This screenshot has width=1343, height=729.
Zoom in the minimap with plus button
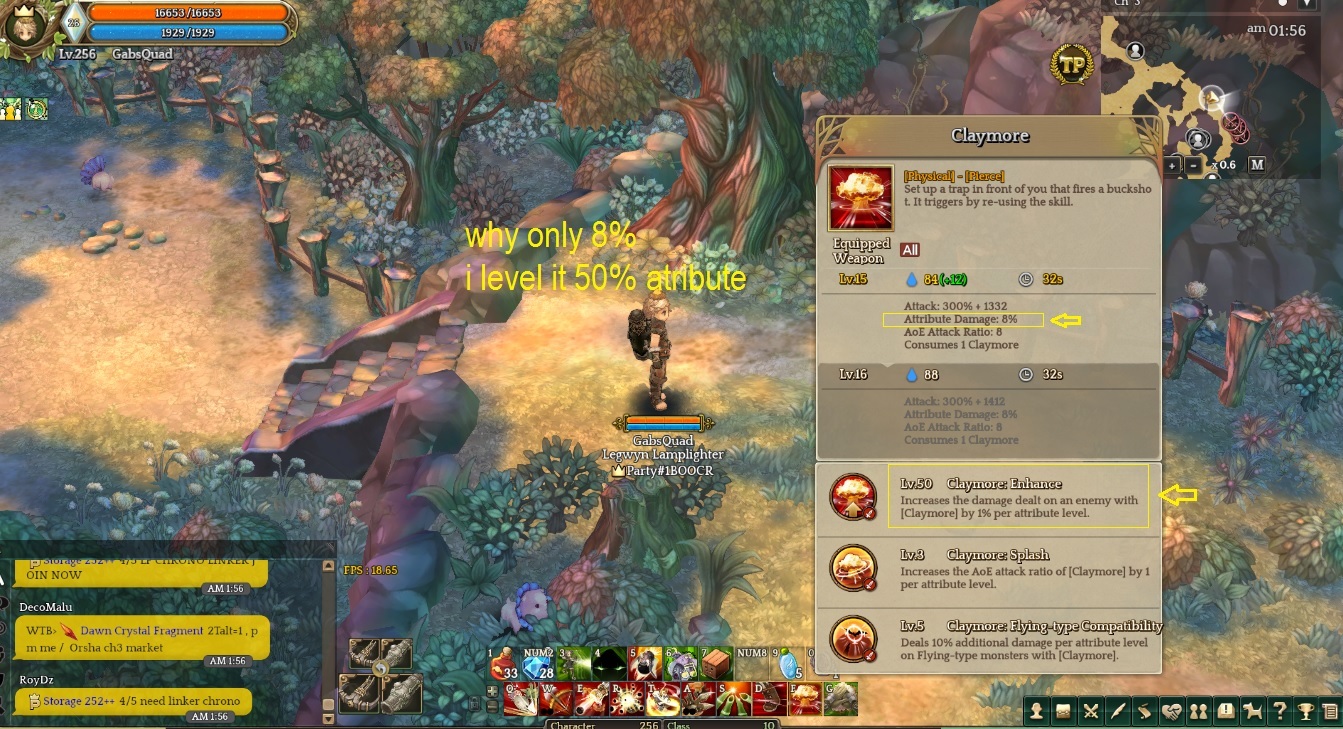(x=1172, y=165)
